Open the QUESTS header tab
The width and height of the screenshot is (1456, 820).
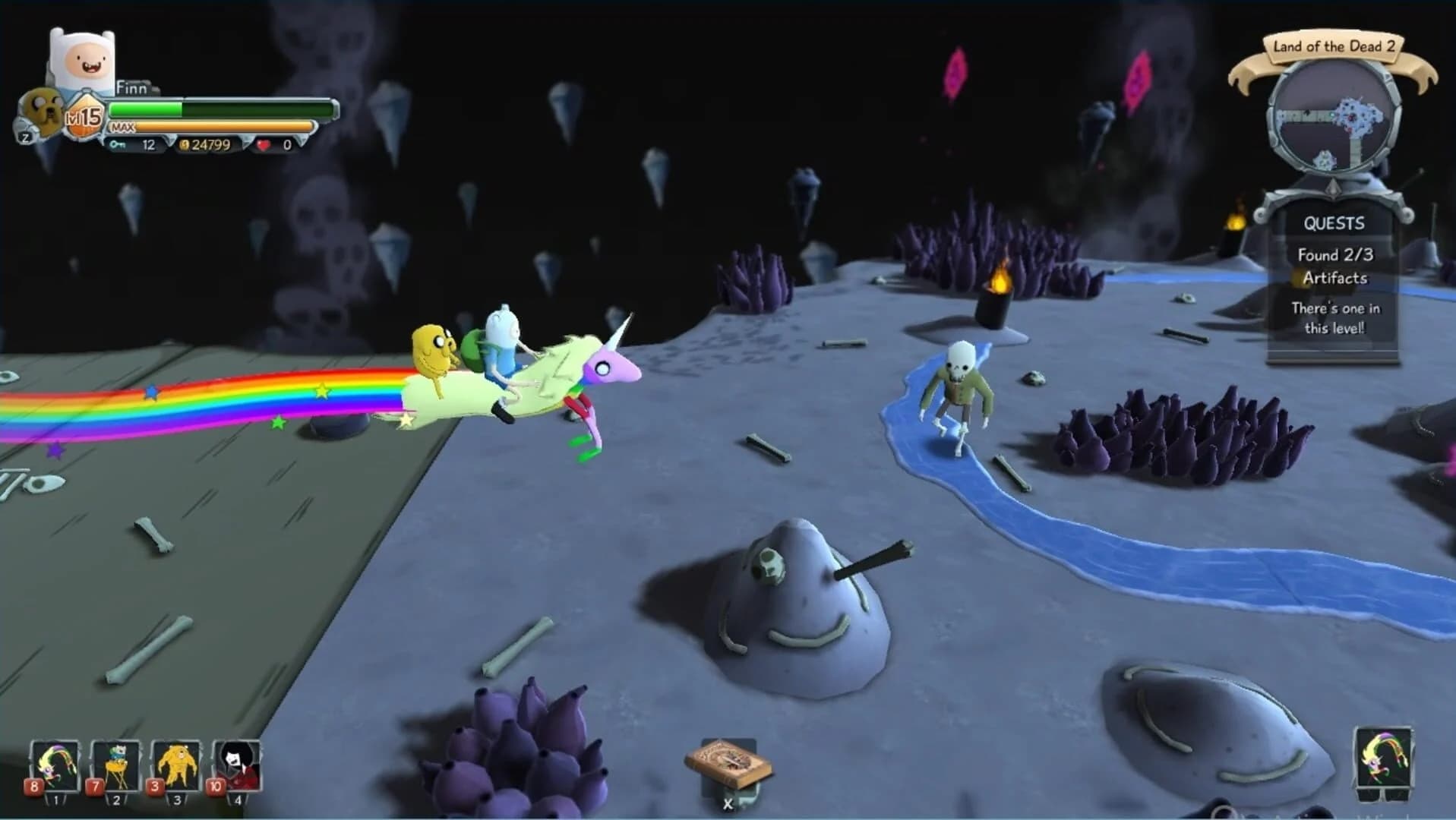tap(1334, 223)
